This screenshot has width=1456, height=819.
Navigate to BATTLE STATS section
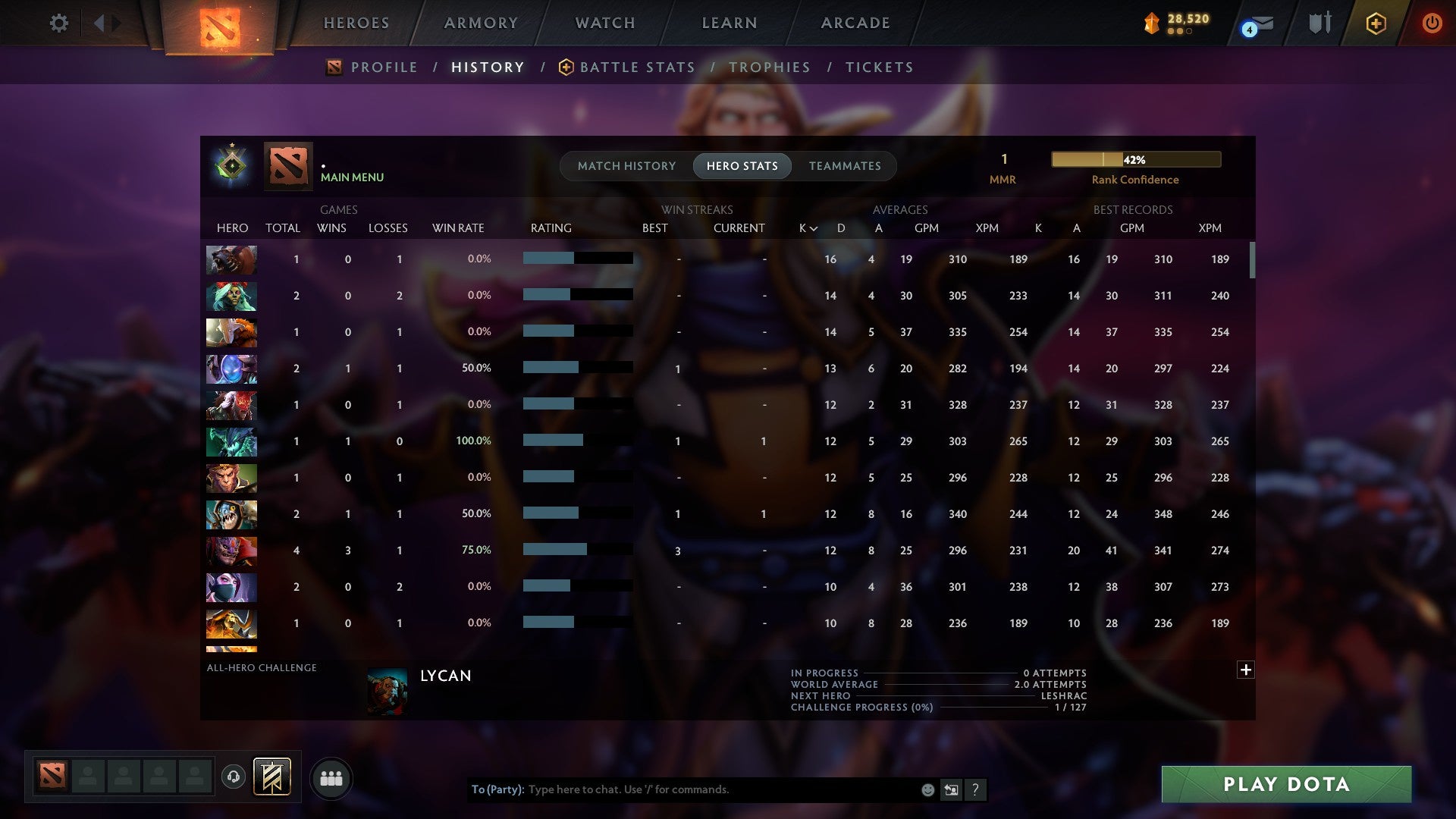637,67
